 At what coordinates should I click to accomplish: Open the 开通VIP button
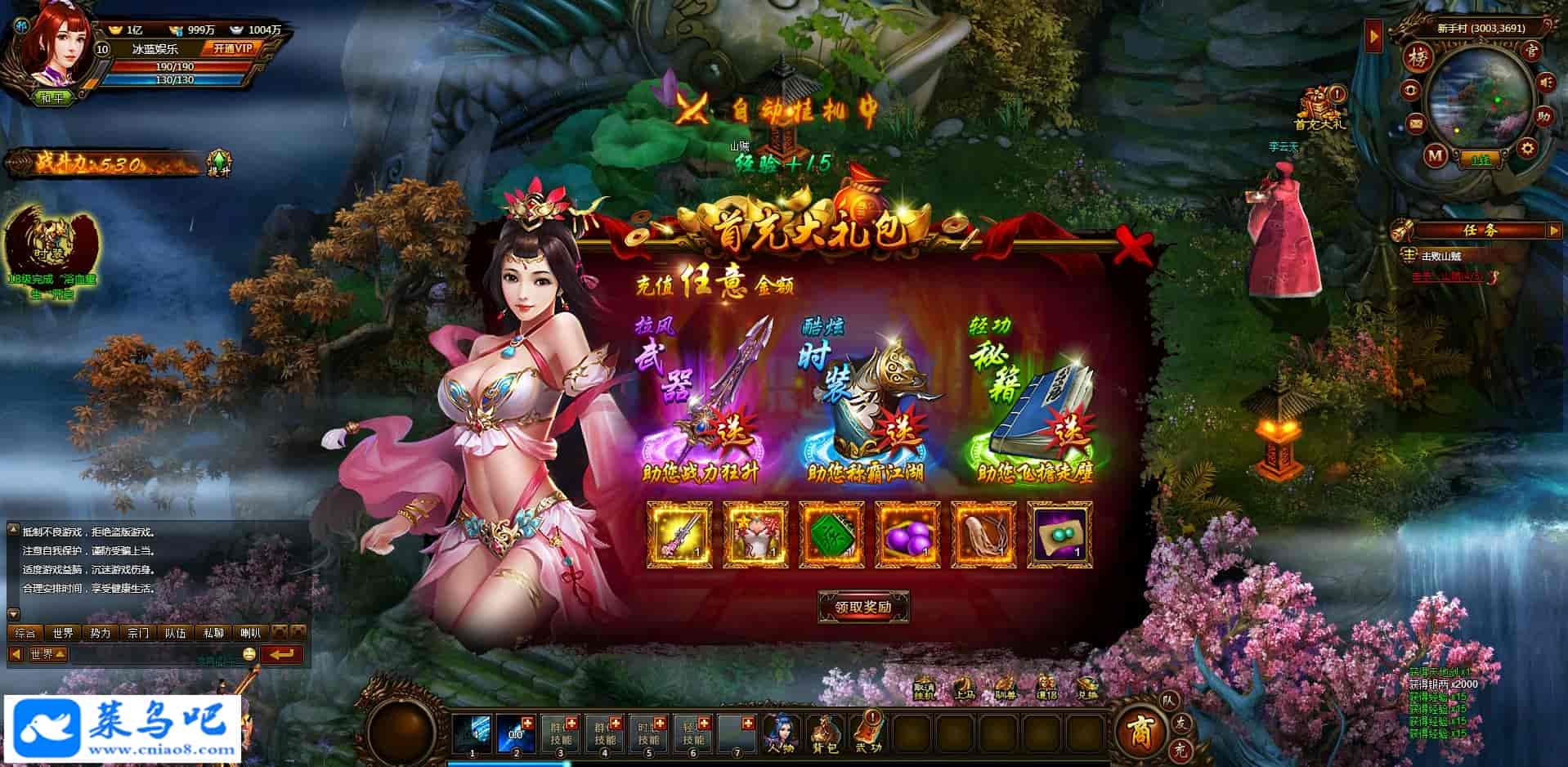(233, 48)
